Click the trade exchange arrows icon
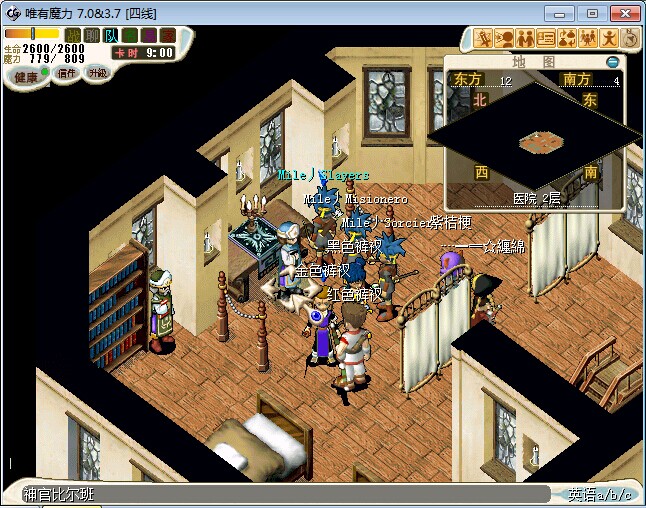The image size is (646, 508). [x=567, y=39]
